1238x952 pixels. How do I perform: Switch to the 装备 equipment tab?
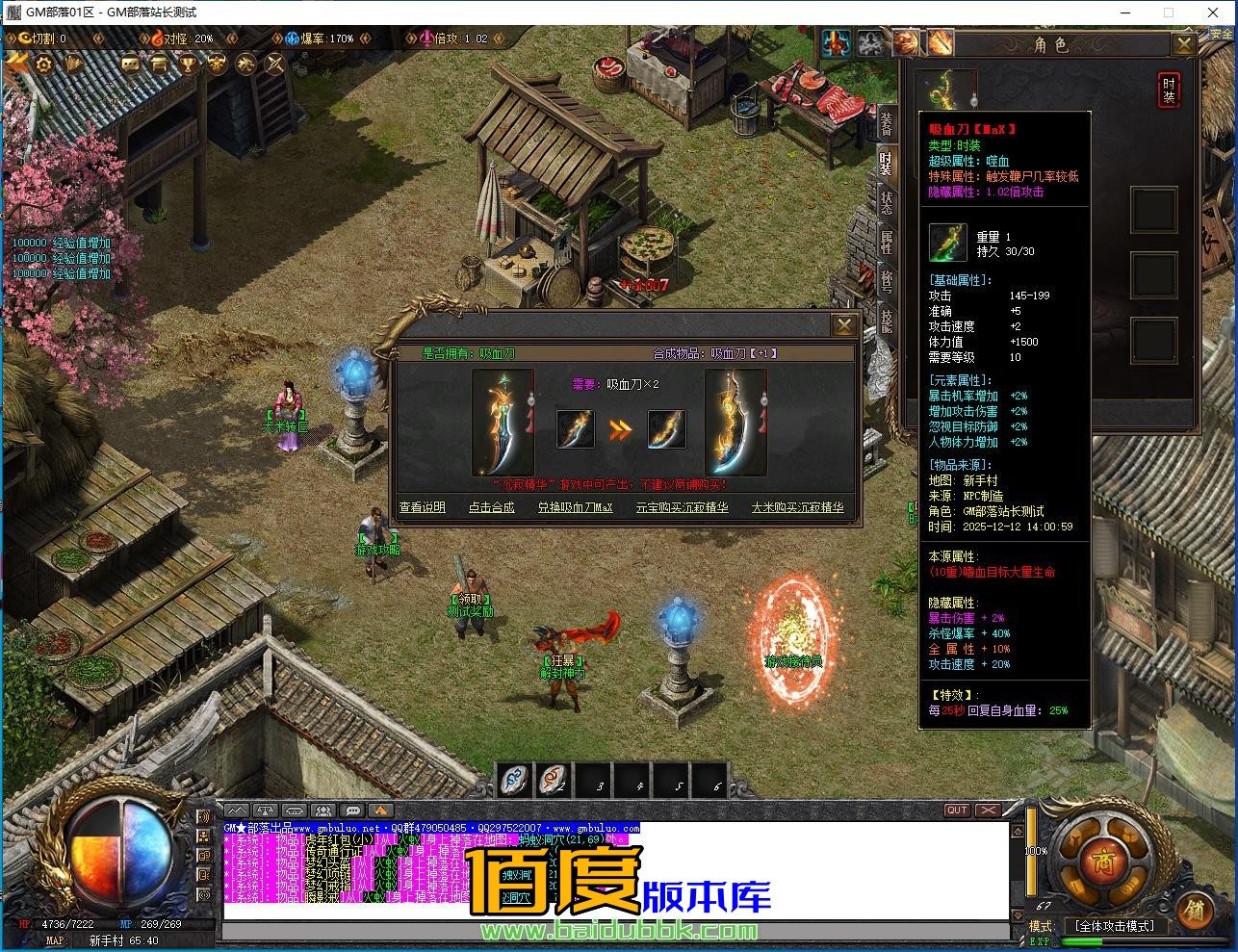[886, 123]
